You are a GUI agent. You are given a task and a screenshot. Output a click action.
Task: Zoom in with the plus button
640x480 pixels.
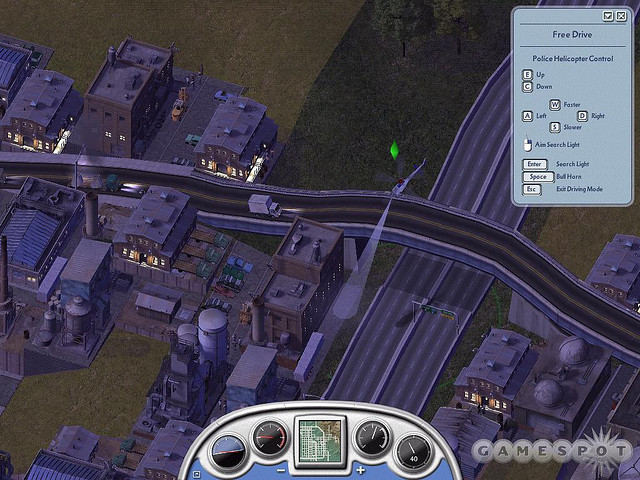click(360, 469)
